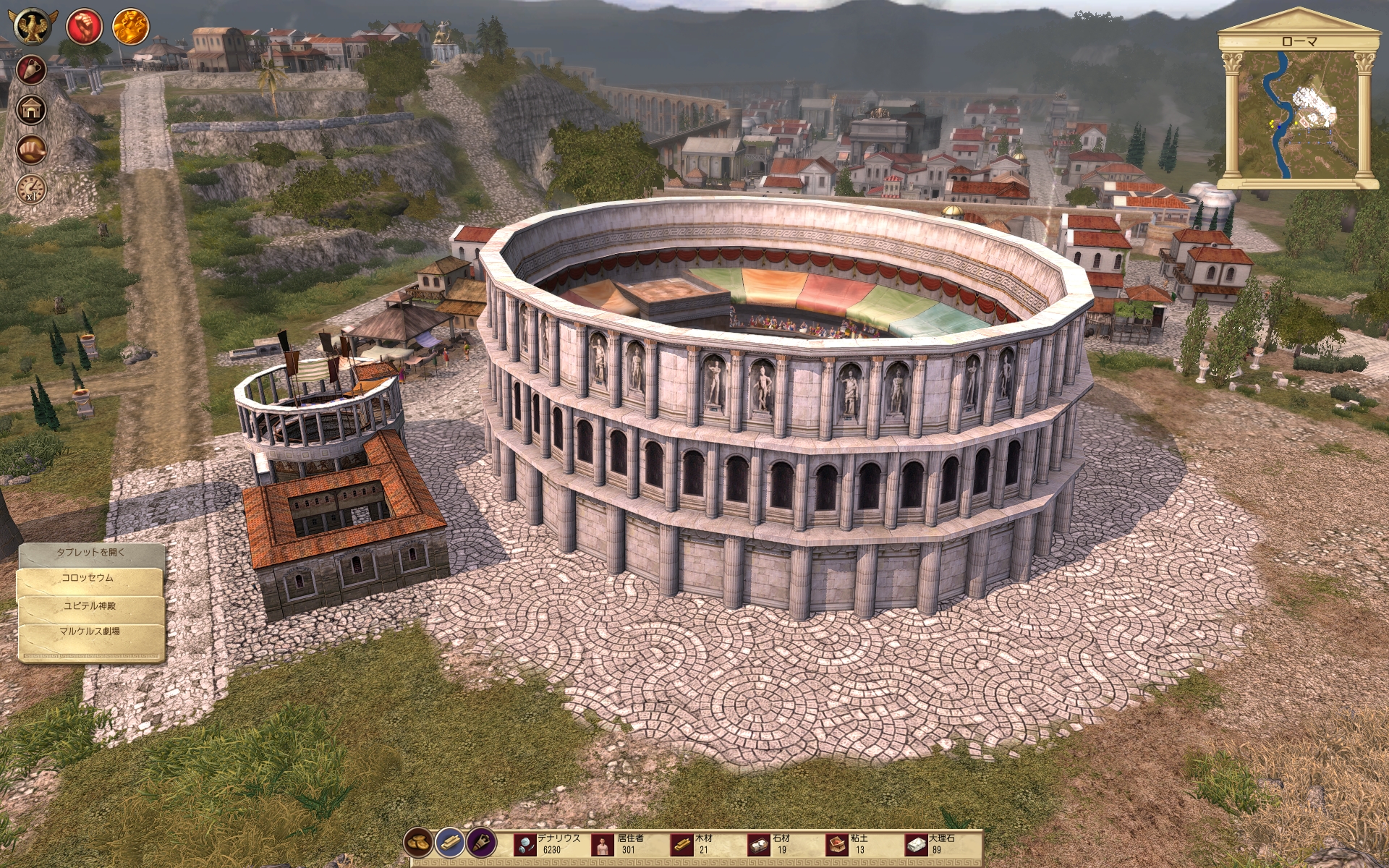This screenshot has width=1389, height=868.
Task: Open the amphora goods menu
Action: (31, 70)
